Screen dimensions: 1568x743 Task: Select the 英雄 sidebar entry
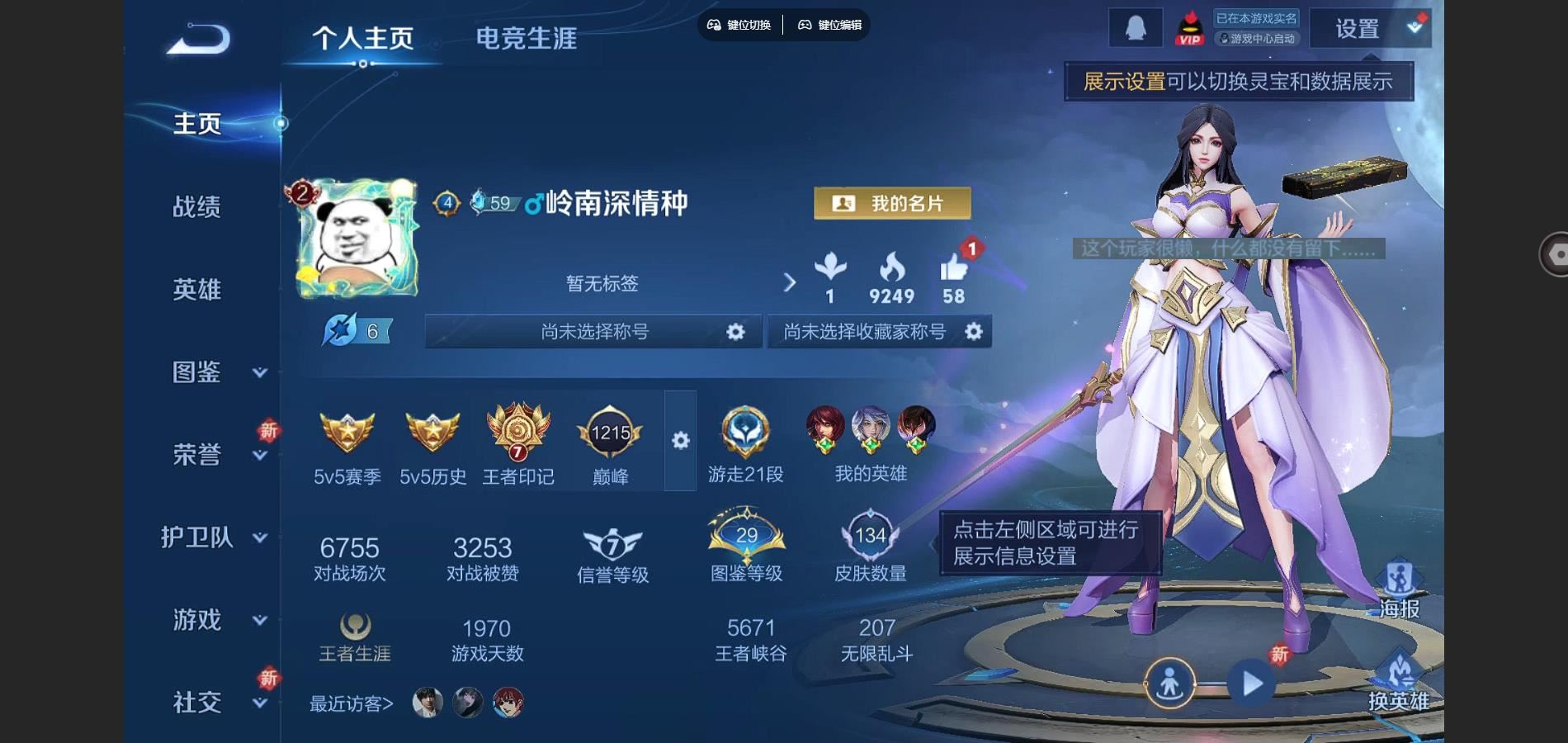[196, 289]
